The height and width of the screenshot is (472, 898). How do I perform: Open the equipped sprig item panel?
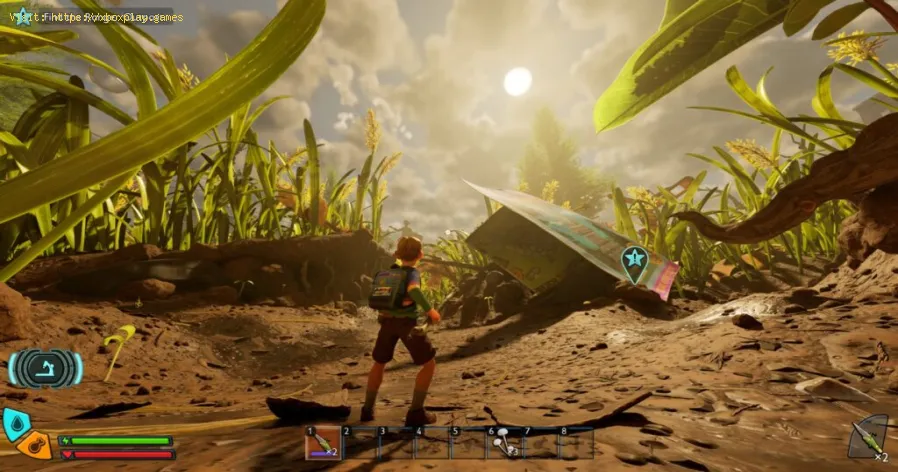click(x=868, y=437)
